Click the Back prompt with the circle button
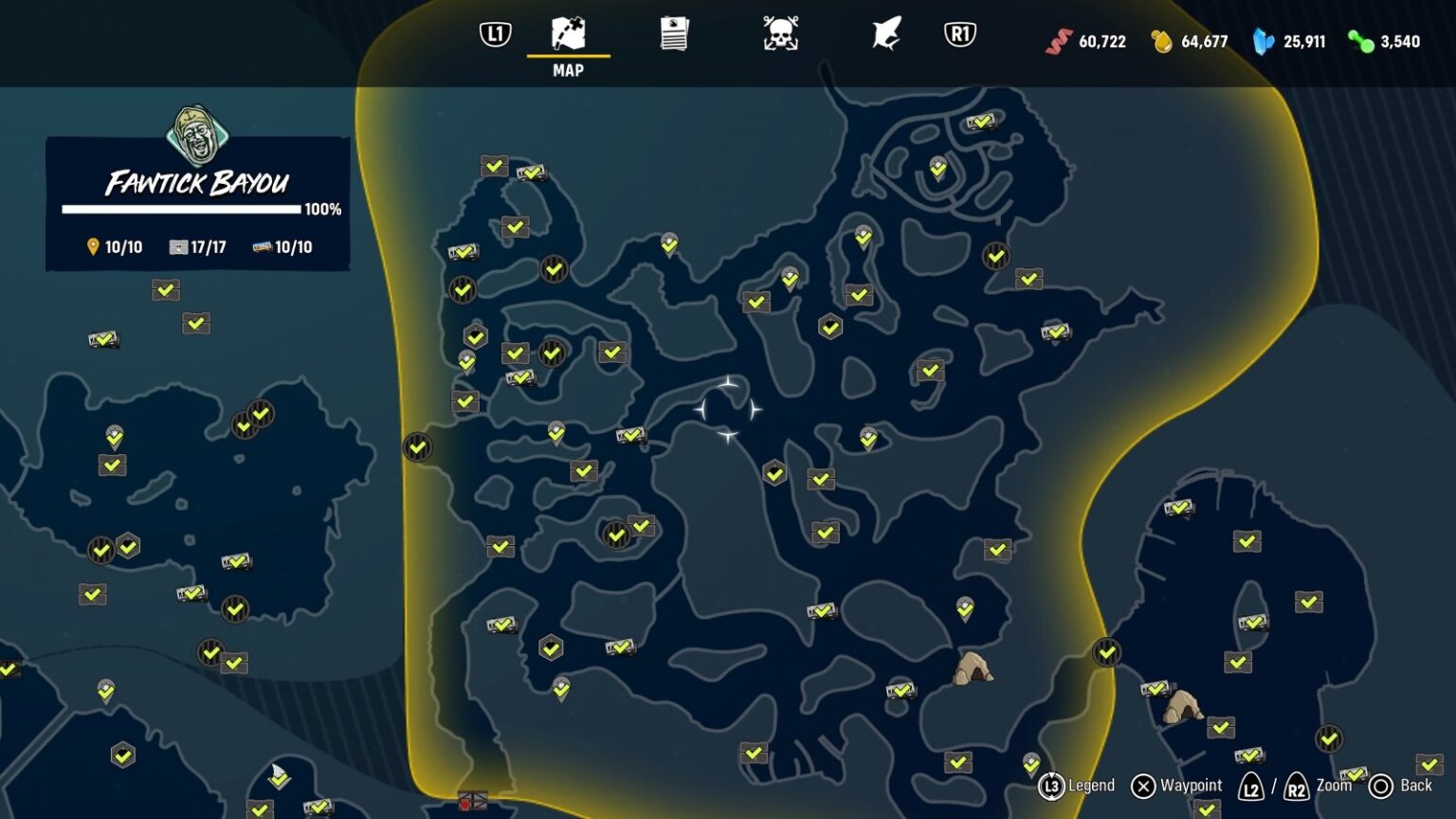This screenshot has height=819, width=1456. [x=1382, y=786]
